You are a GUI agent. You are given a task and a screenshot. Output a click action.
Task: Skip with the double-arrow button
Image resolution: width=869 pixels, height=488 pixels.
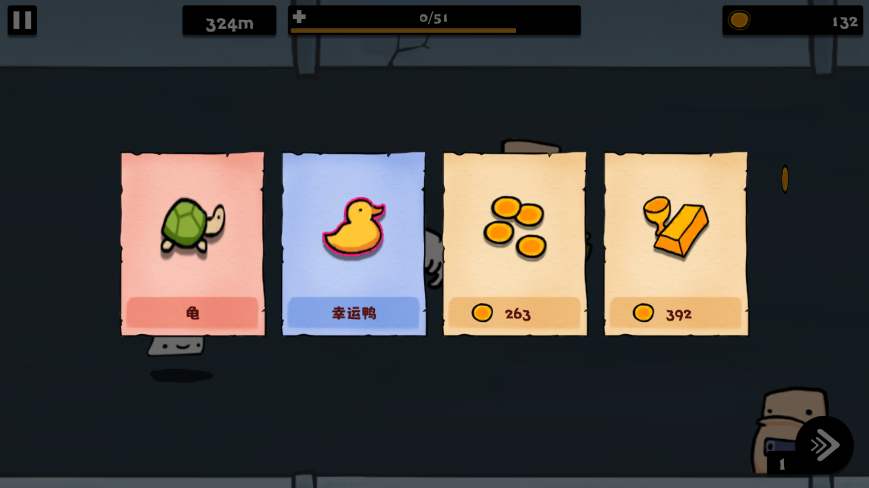[825, 445]
